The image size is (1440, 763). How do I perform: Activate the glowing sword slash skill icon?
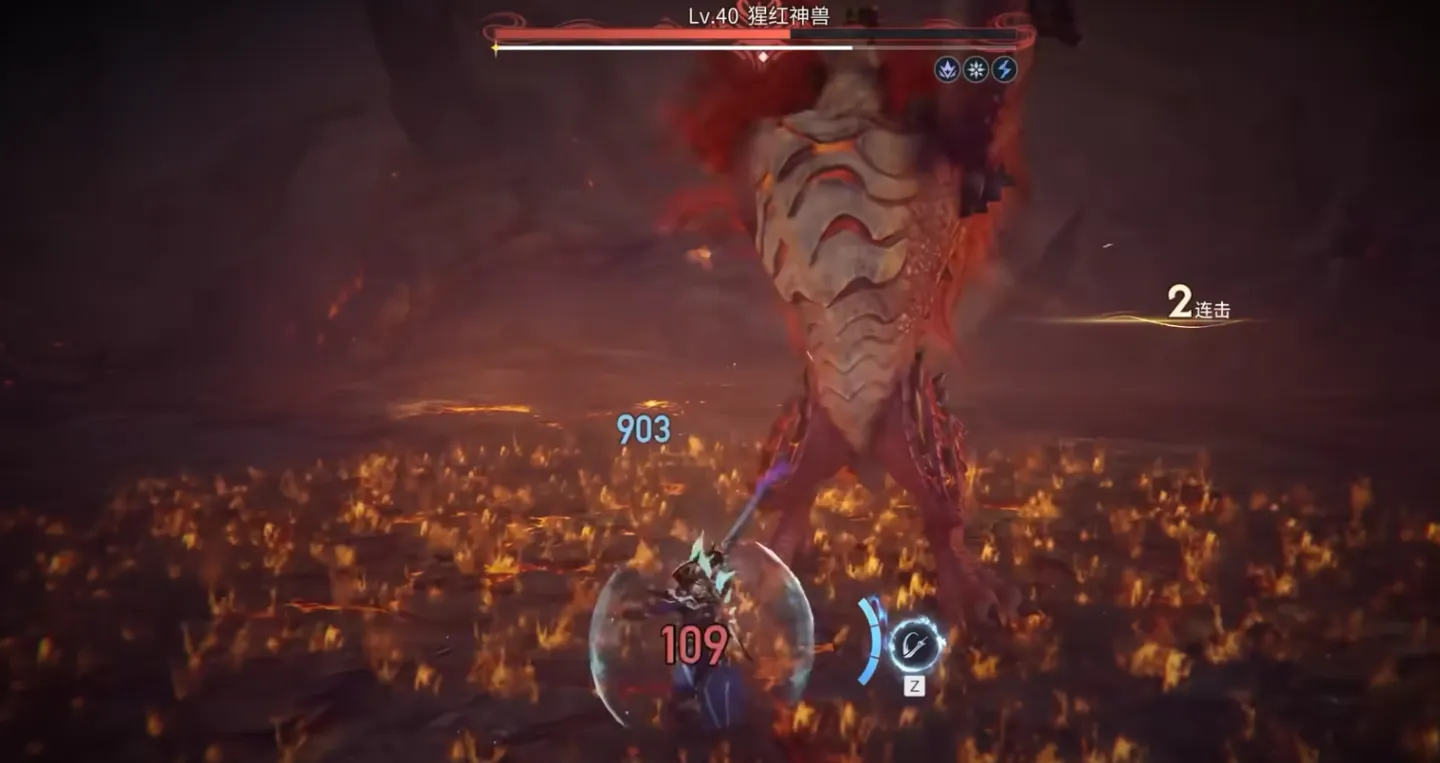pos(915,645)
